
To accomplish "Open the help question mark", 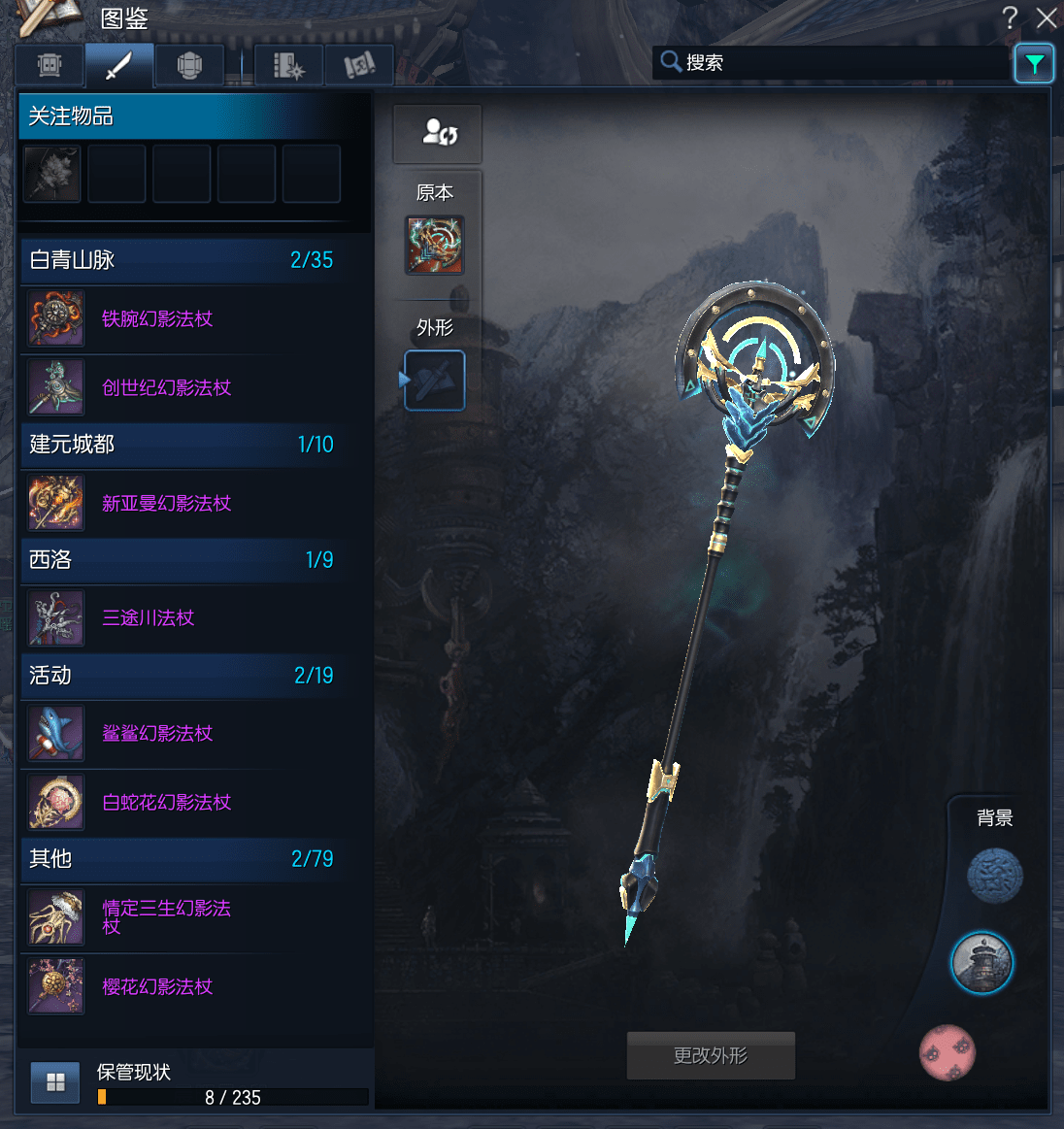I will pos(1011,17).
